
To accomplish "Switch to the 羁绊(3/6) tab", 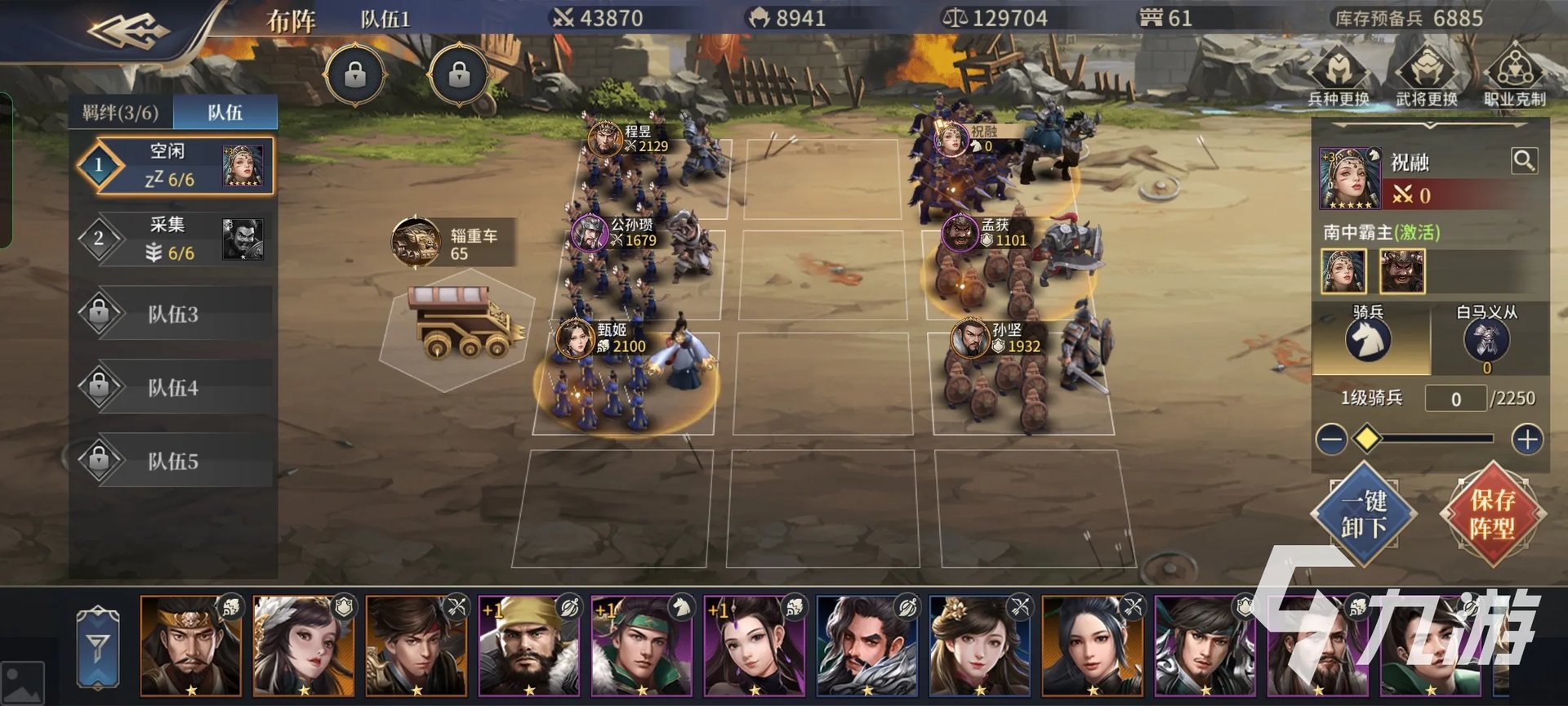I will coord(120,113).
